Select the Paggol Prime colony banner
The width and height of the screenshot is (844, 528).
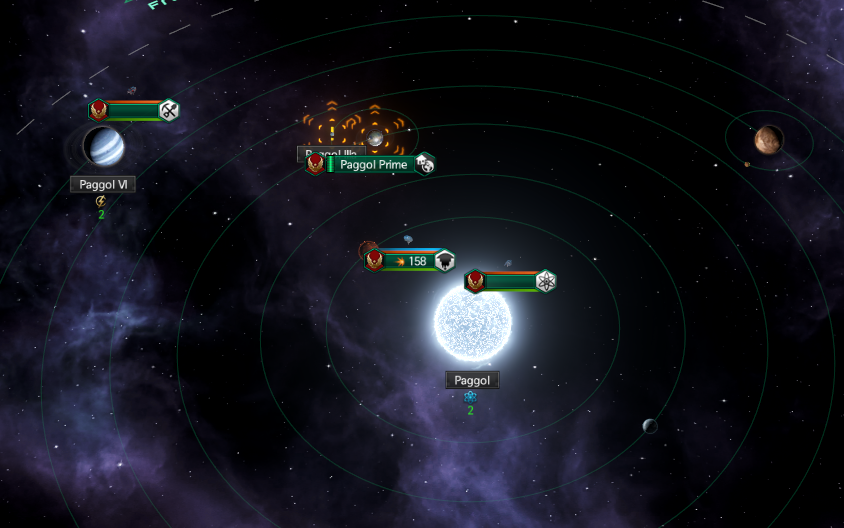[x=372, y=164]
